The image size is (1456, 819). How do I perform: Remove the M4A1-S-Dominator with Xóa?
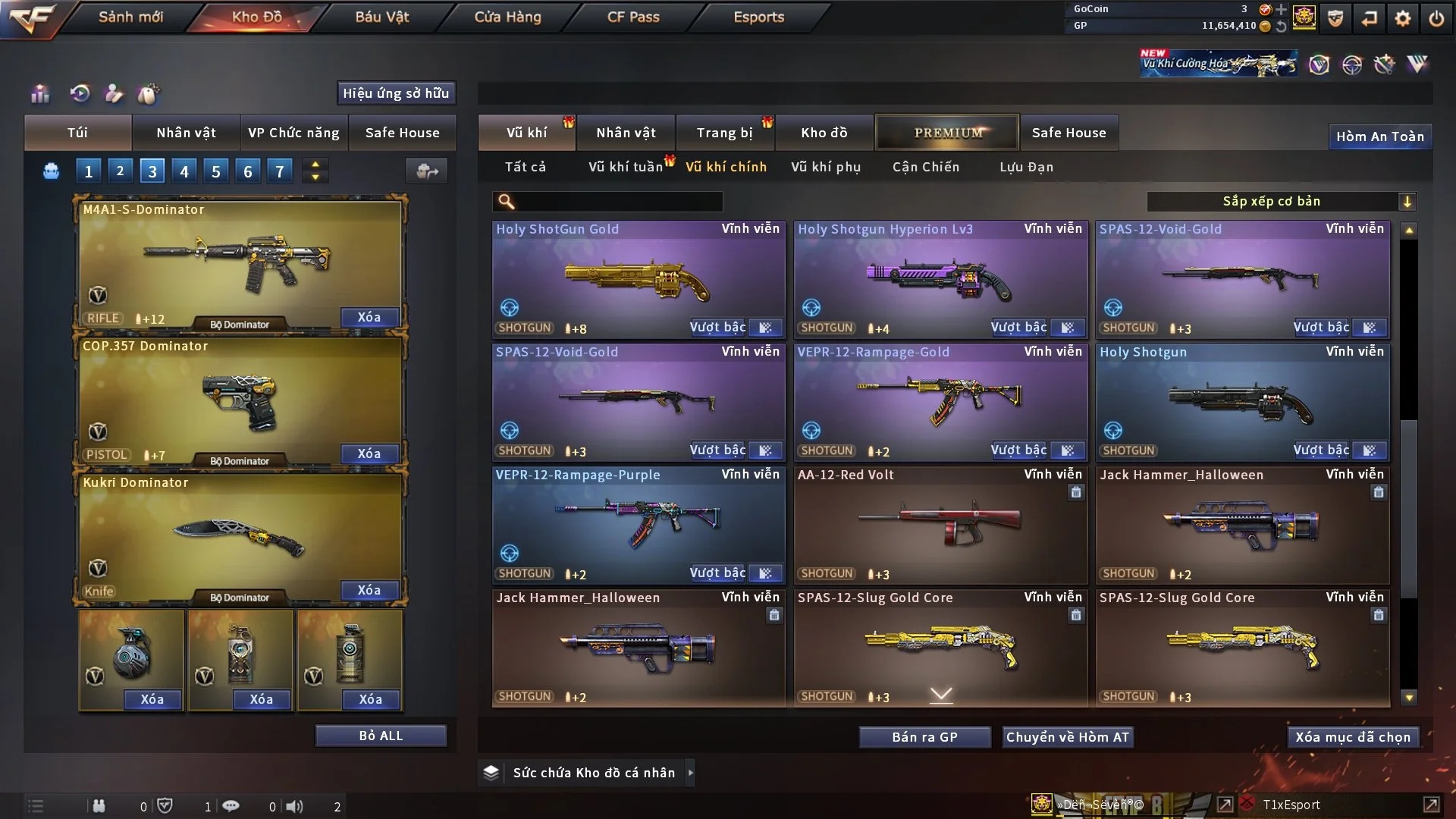pos(369,317)
